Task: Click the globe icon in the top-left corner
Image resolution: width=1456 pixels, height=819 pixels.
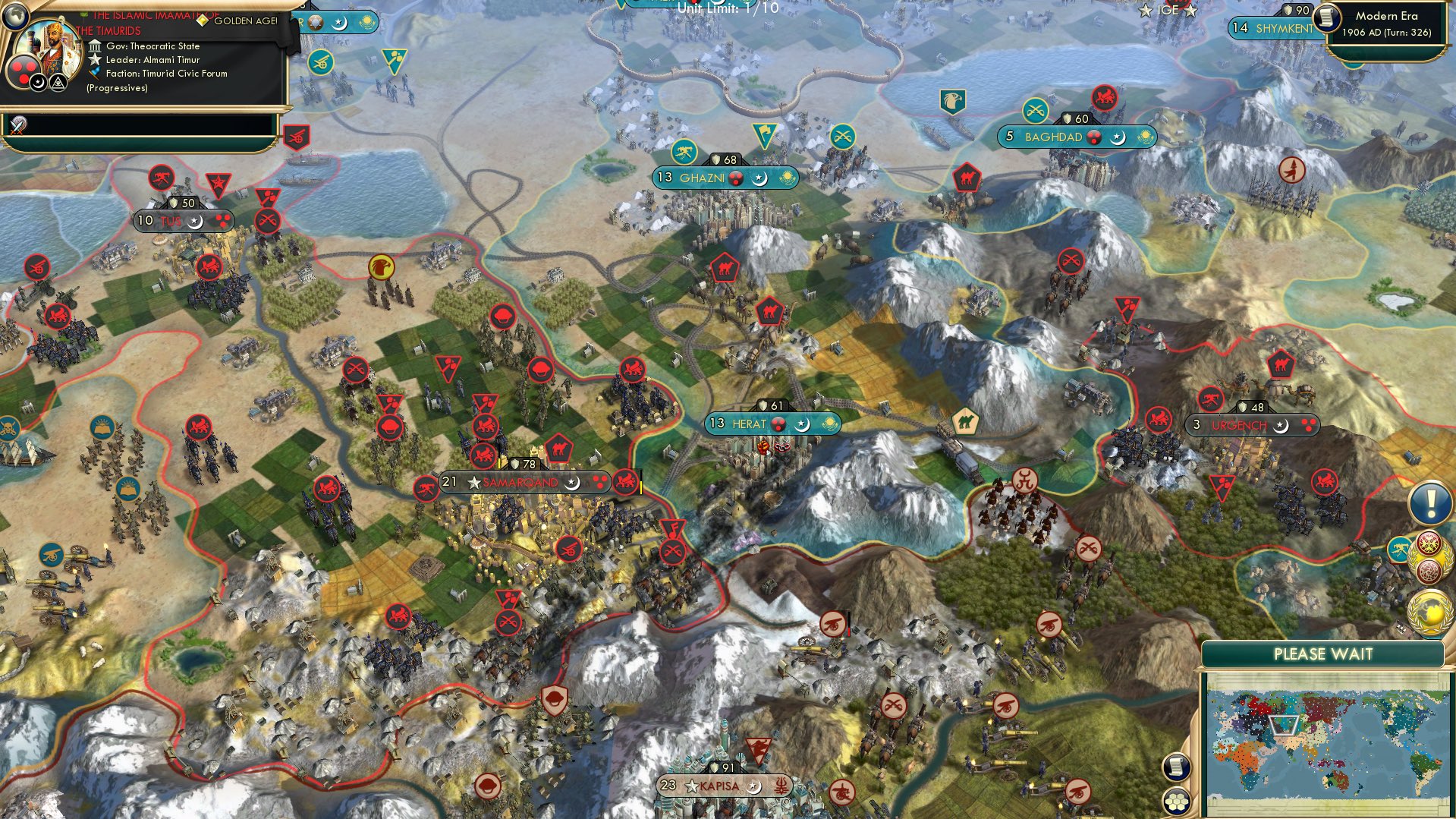Action: [x=16, y=16]
